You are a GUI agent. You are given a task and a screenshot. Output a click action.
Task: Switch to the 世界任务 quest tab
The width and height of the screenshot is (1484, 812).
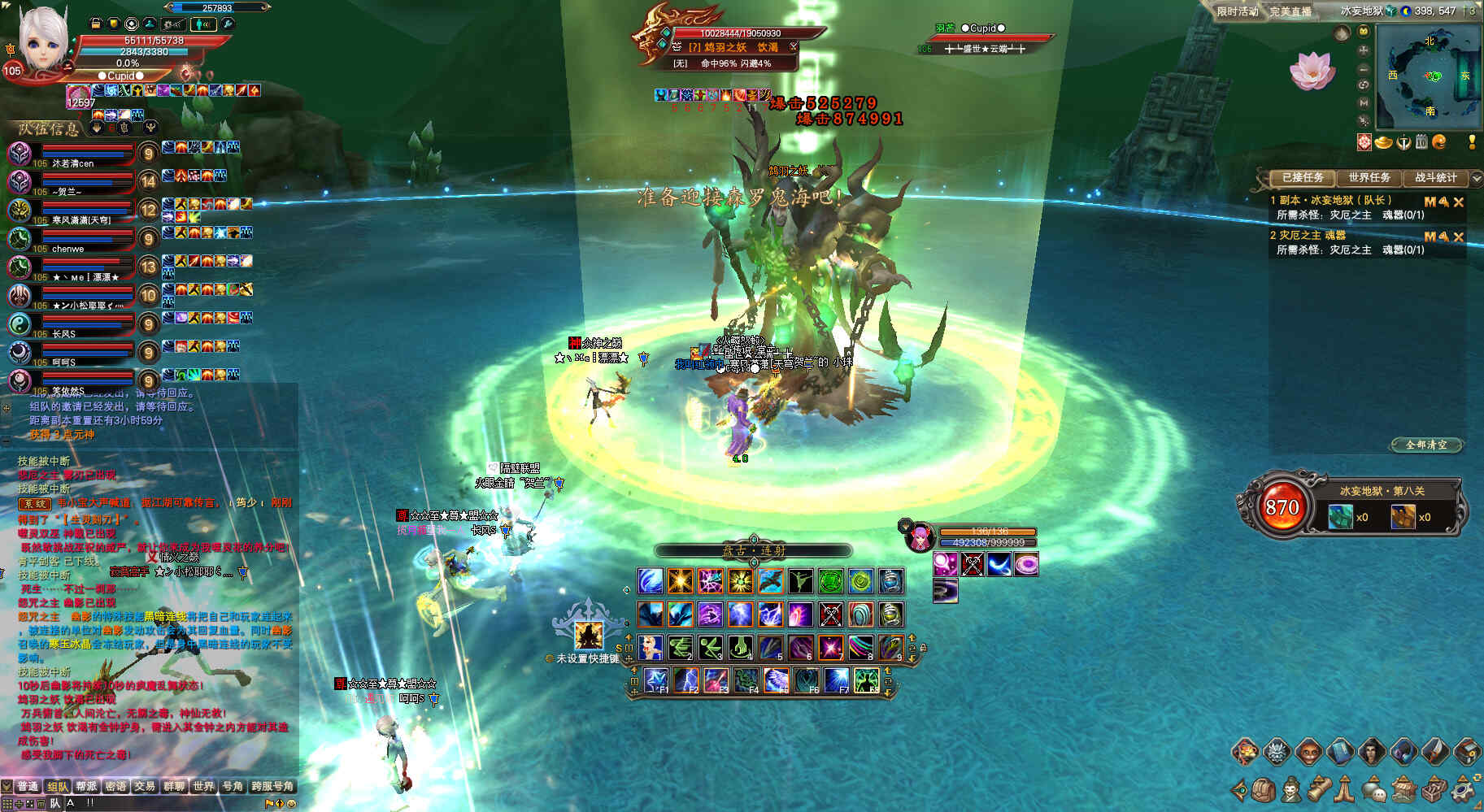pos(1369,177)
